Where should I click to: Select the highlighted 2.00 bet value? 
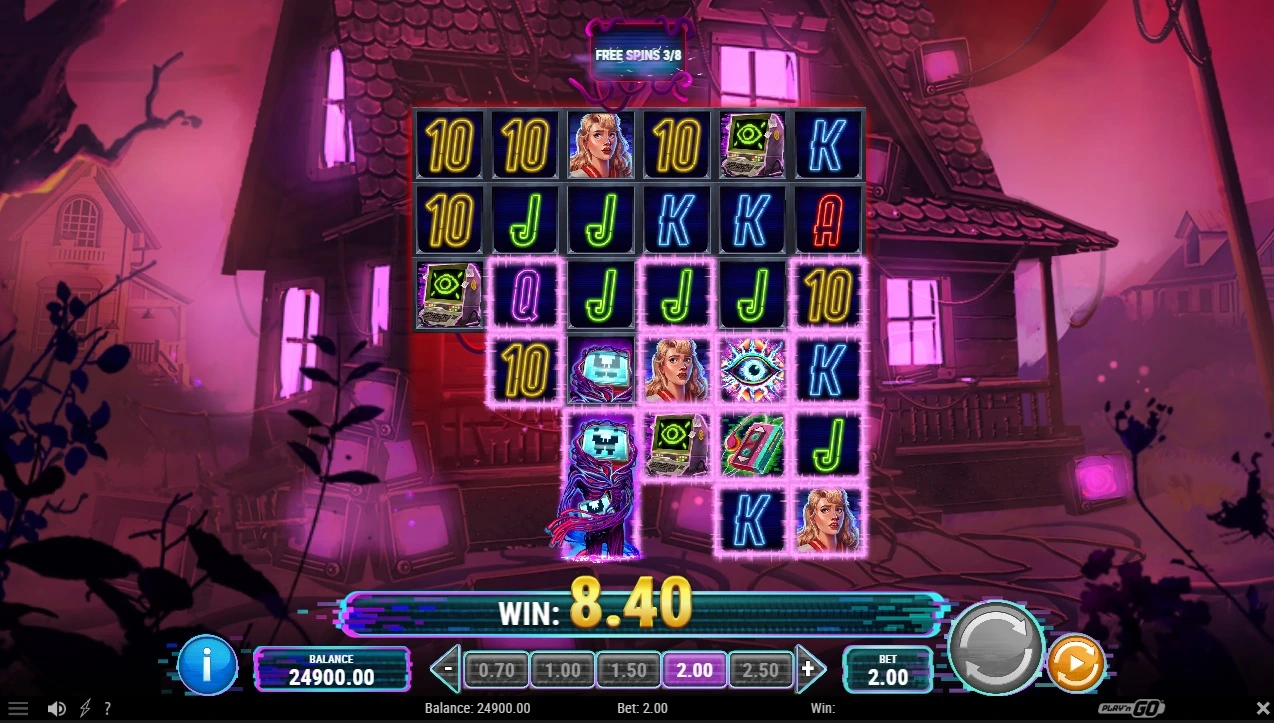694,670
